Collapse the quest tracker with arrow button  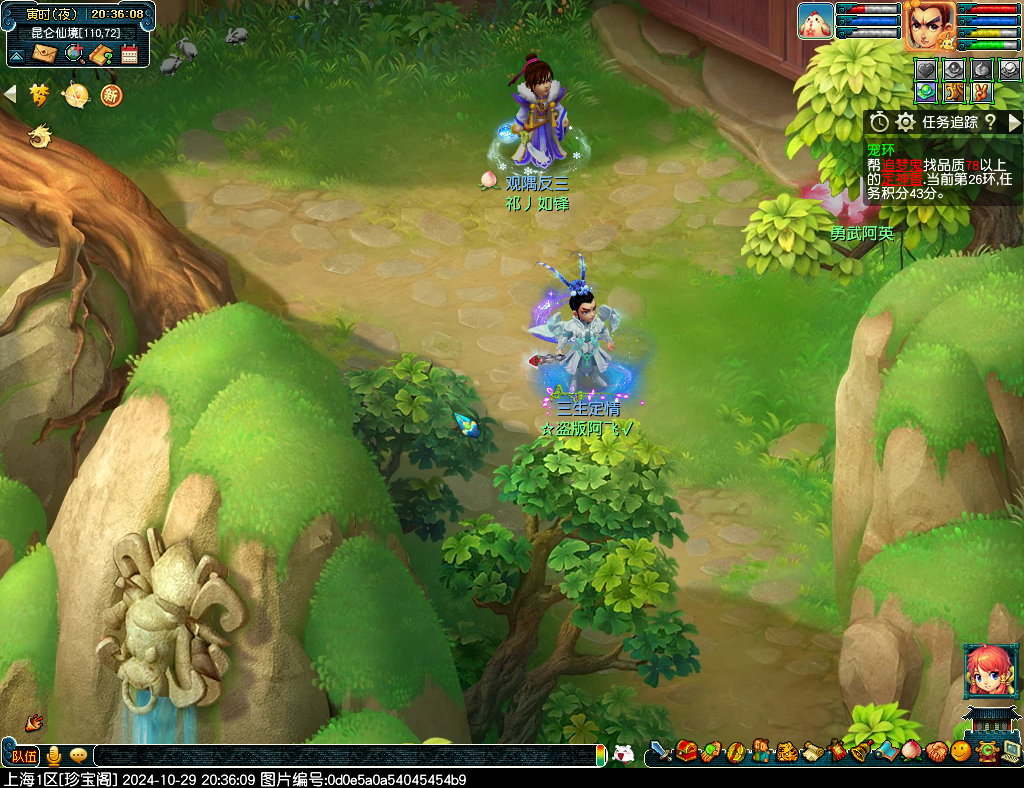click(1015, 122)
